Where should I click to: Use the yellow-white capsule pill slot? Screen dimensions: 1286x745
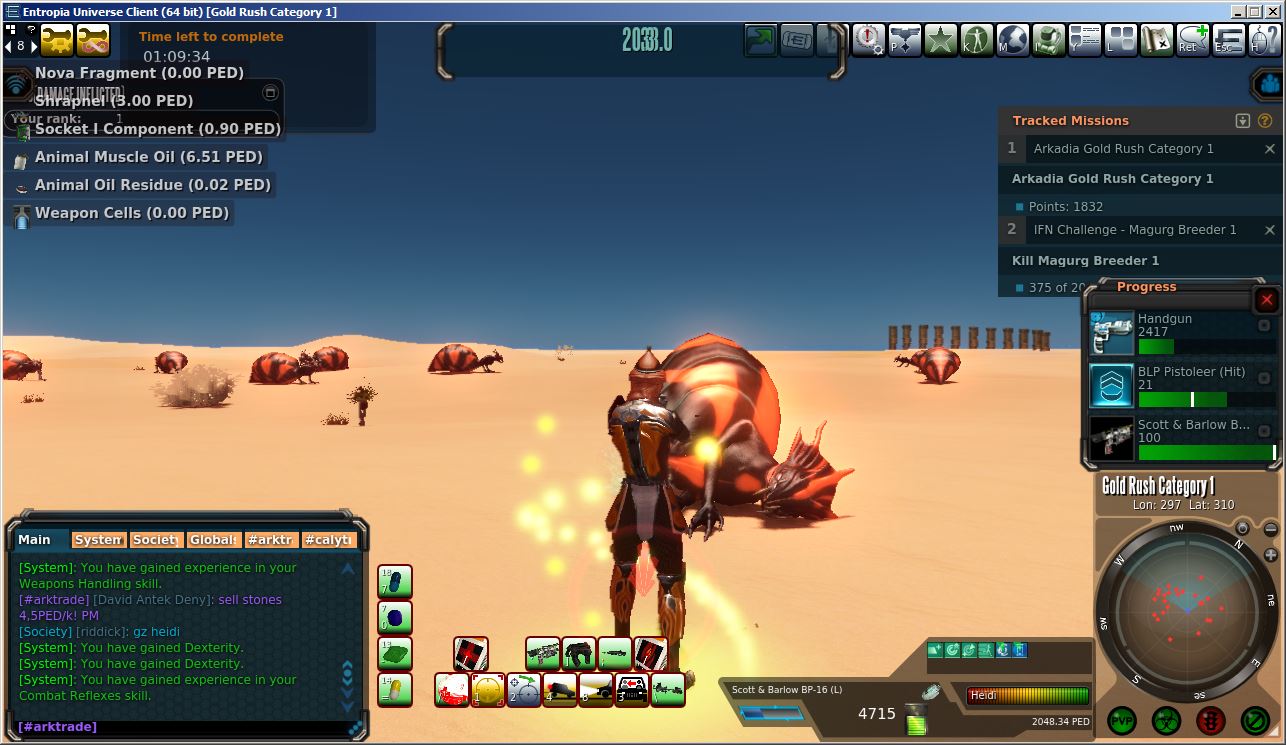point(395,689)
